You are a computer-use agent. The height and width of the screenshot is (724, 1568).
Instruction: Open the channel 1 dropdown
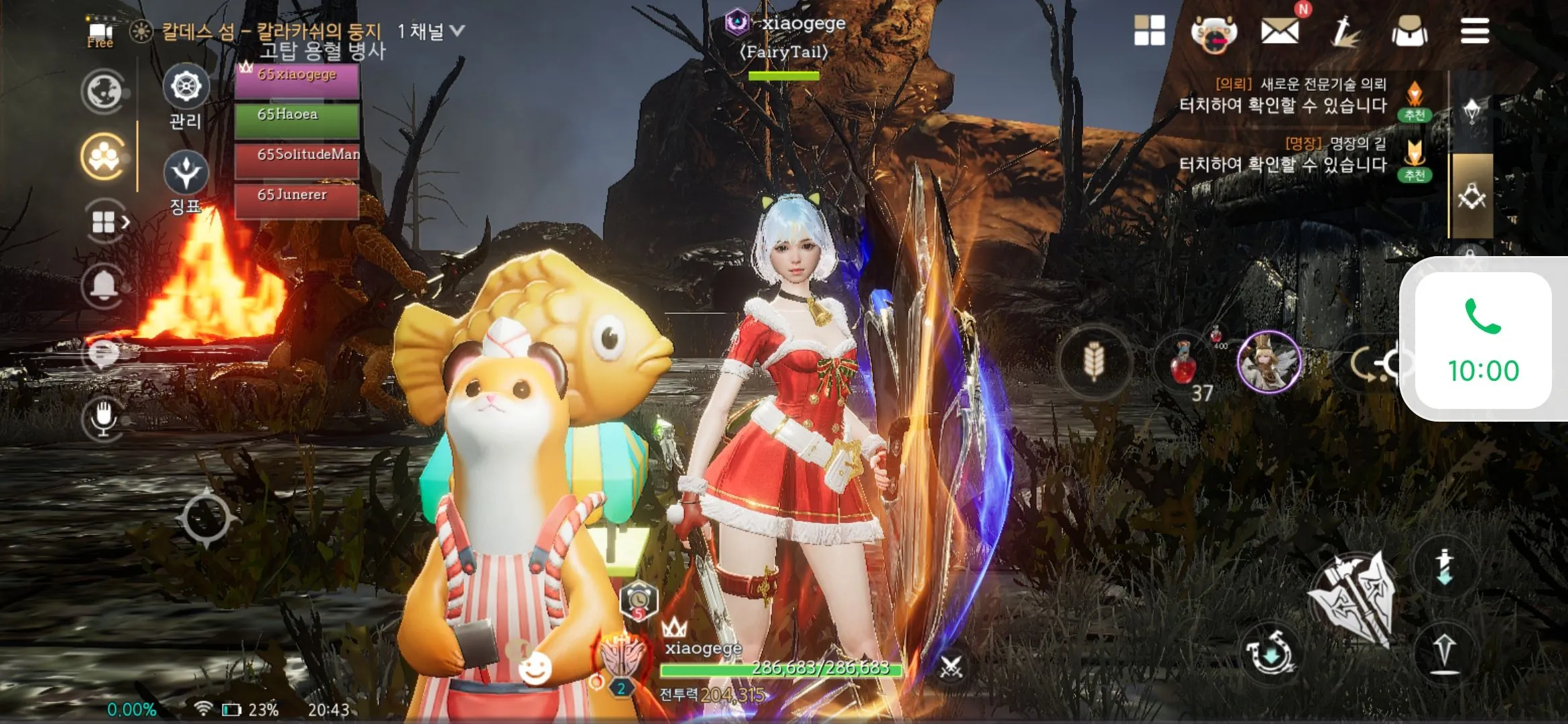pyautogui.click(x=430, y=31)
